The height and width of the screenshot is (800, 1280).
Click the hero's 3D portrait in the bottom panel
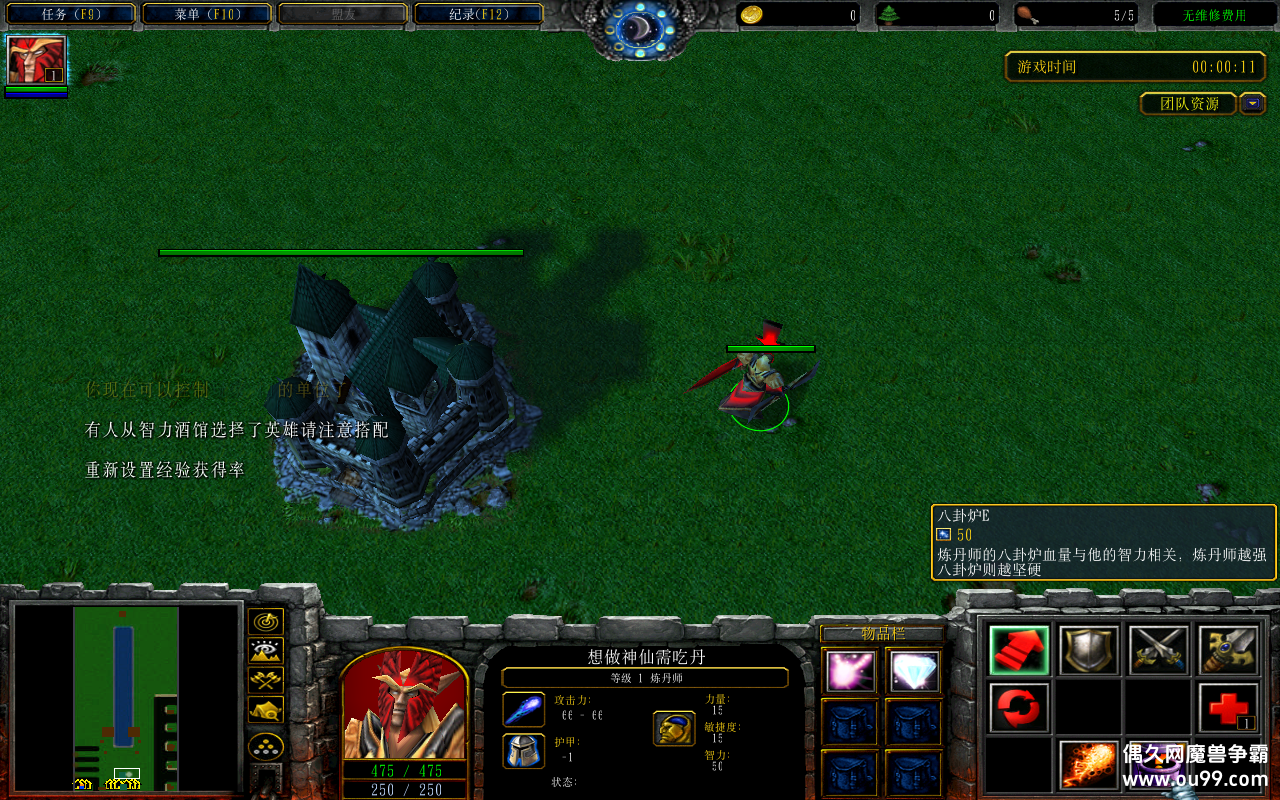click(404, 707)
